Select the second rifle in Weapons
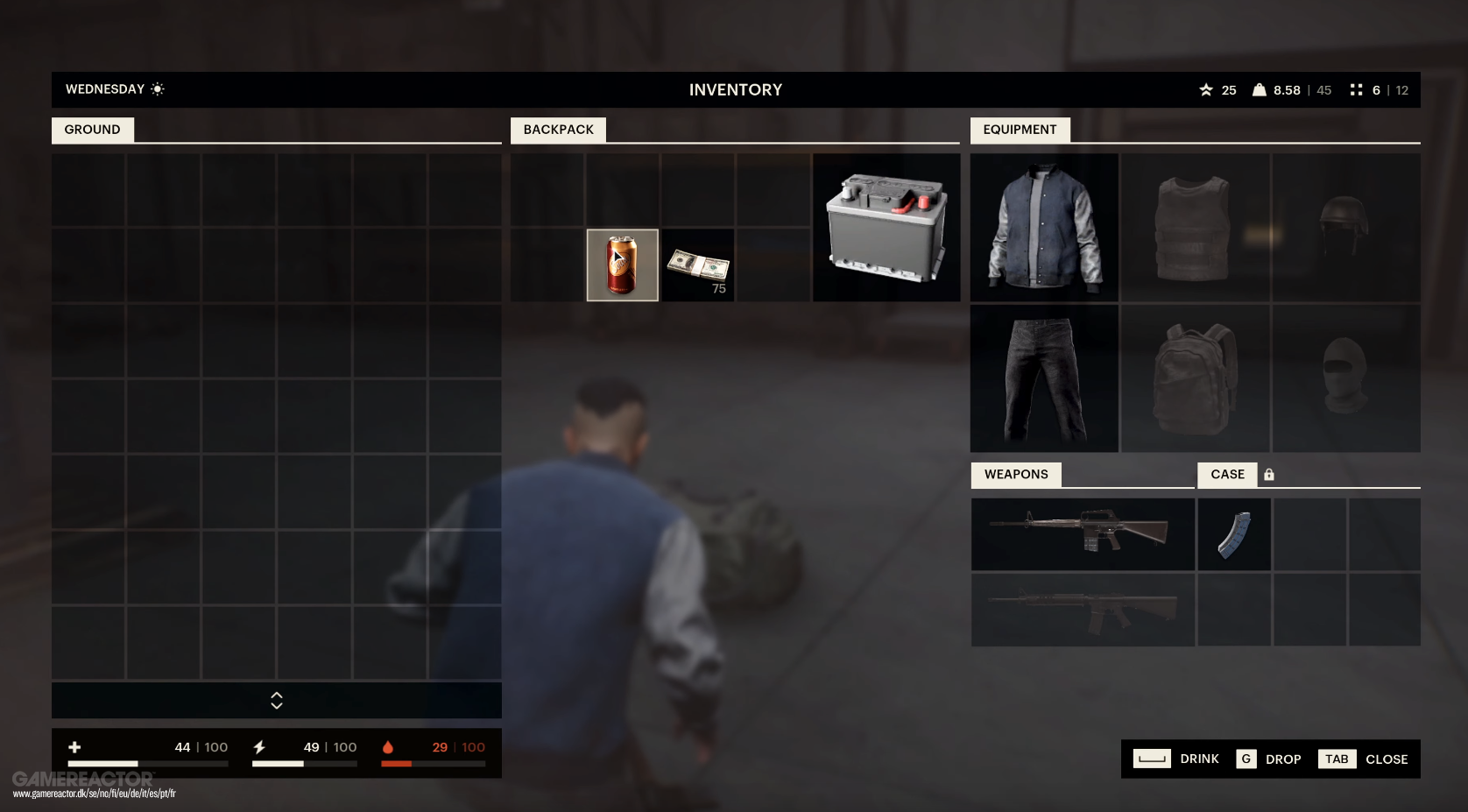 tap(1082, 610)
